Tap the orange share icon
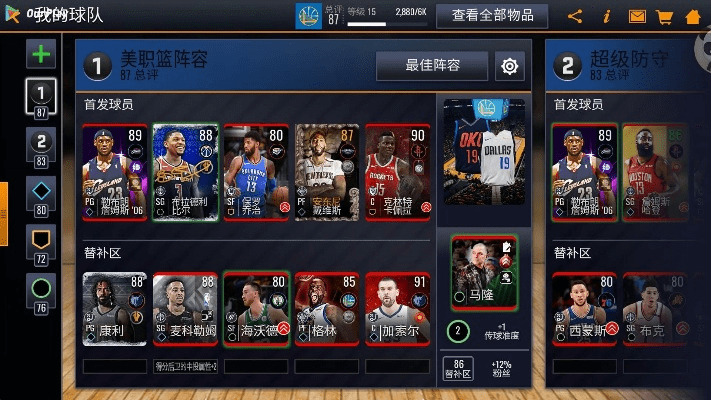Image resolution: width=711 pixels, height=400 pixels. tap(575, 16)
